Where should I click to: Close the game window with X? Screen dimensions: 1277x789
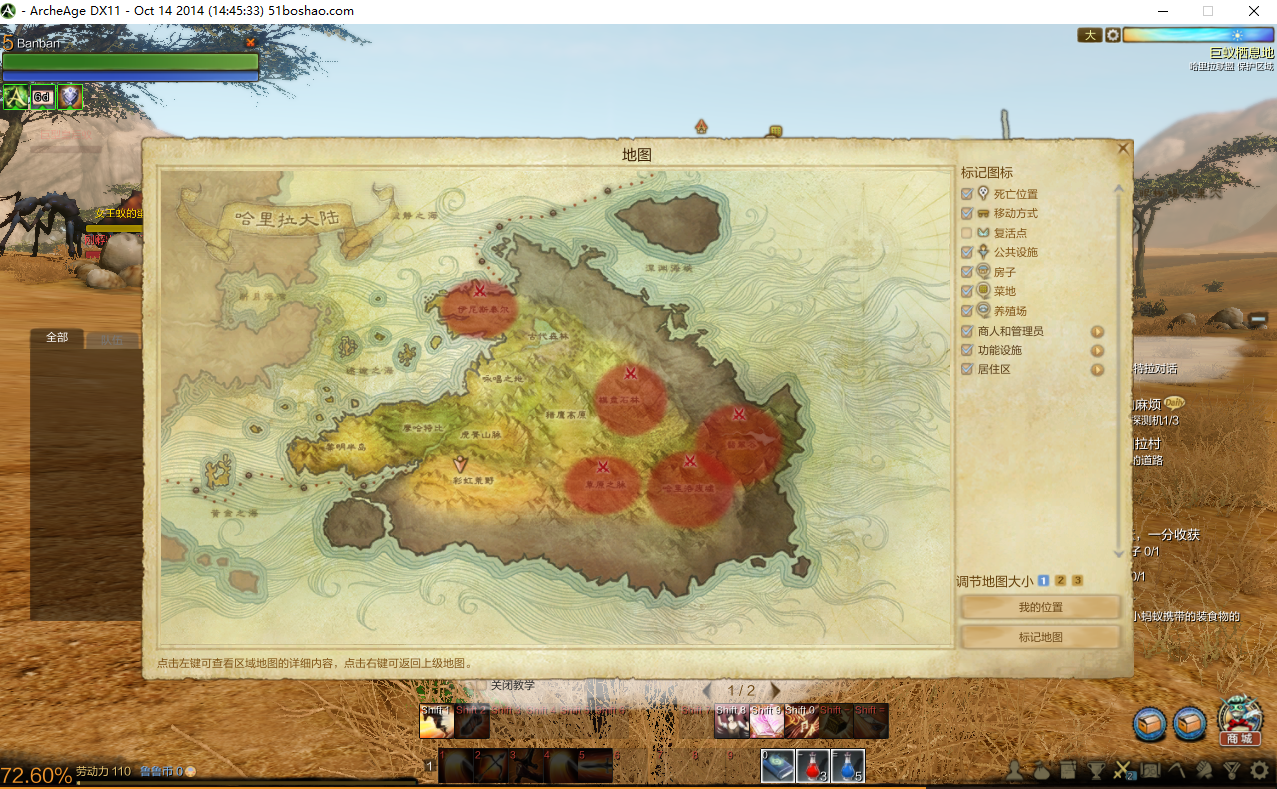tap(1253, 11)
